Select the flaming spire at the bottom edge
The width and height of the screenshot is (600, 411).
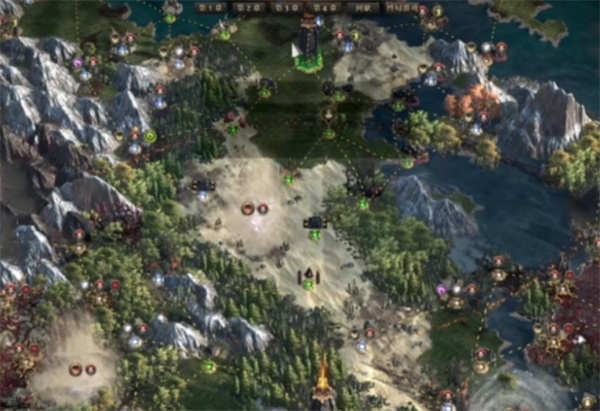tap(323, 383)
